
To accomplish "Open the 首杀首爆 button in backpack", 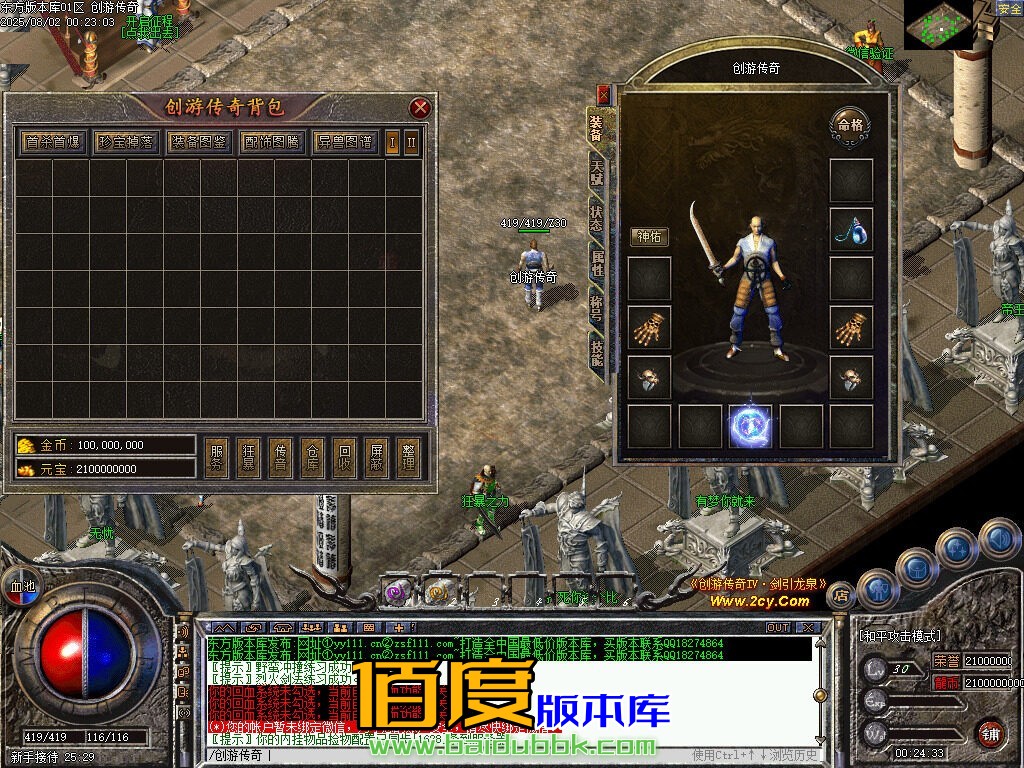I will [x=54, y=142].
